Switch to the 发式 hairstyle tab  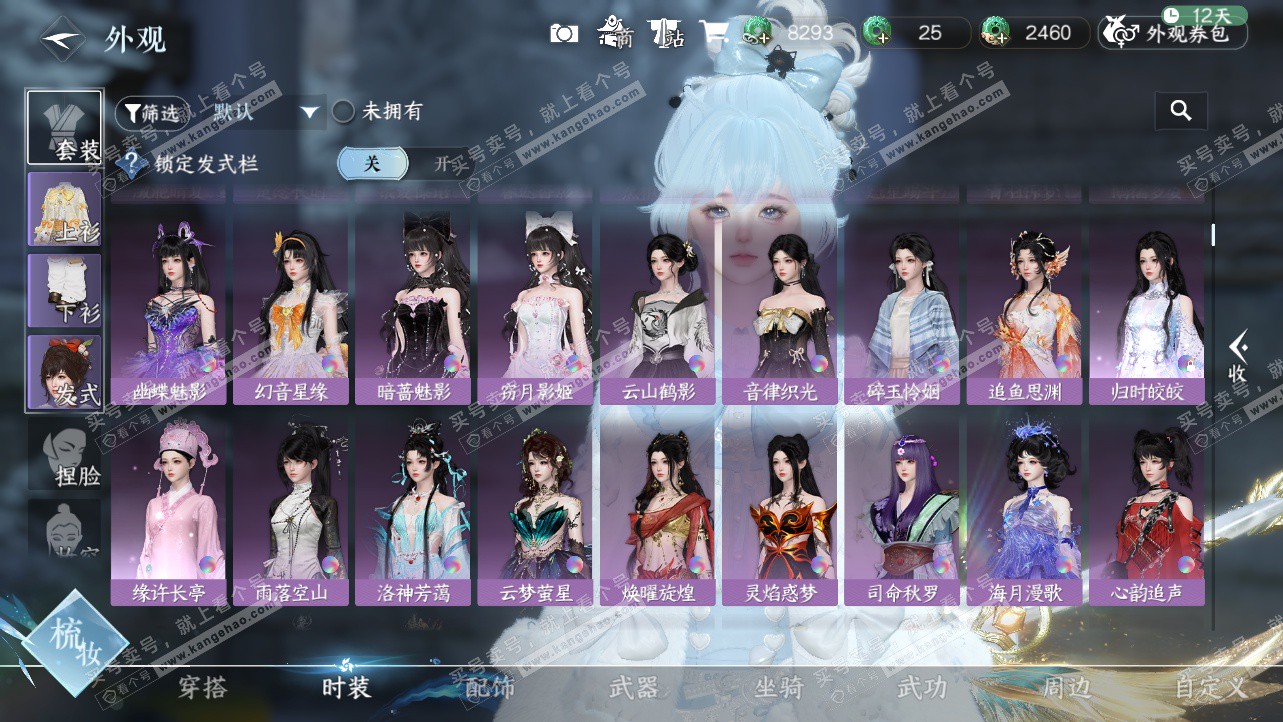65,373
